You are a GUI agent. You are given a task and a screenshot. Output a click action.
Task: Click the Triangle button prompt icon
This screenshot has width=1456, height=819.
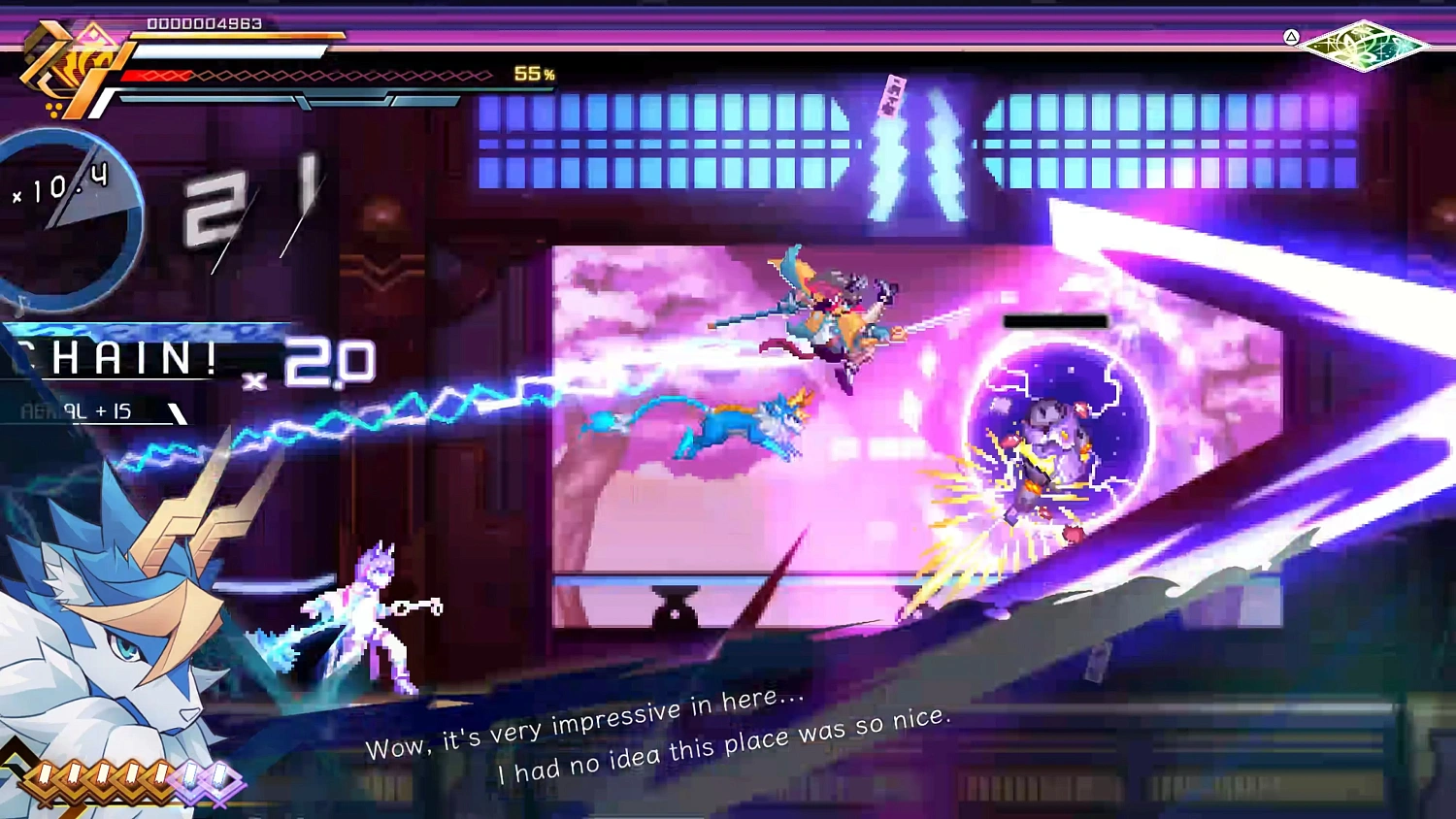coord(1293,39)
